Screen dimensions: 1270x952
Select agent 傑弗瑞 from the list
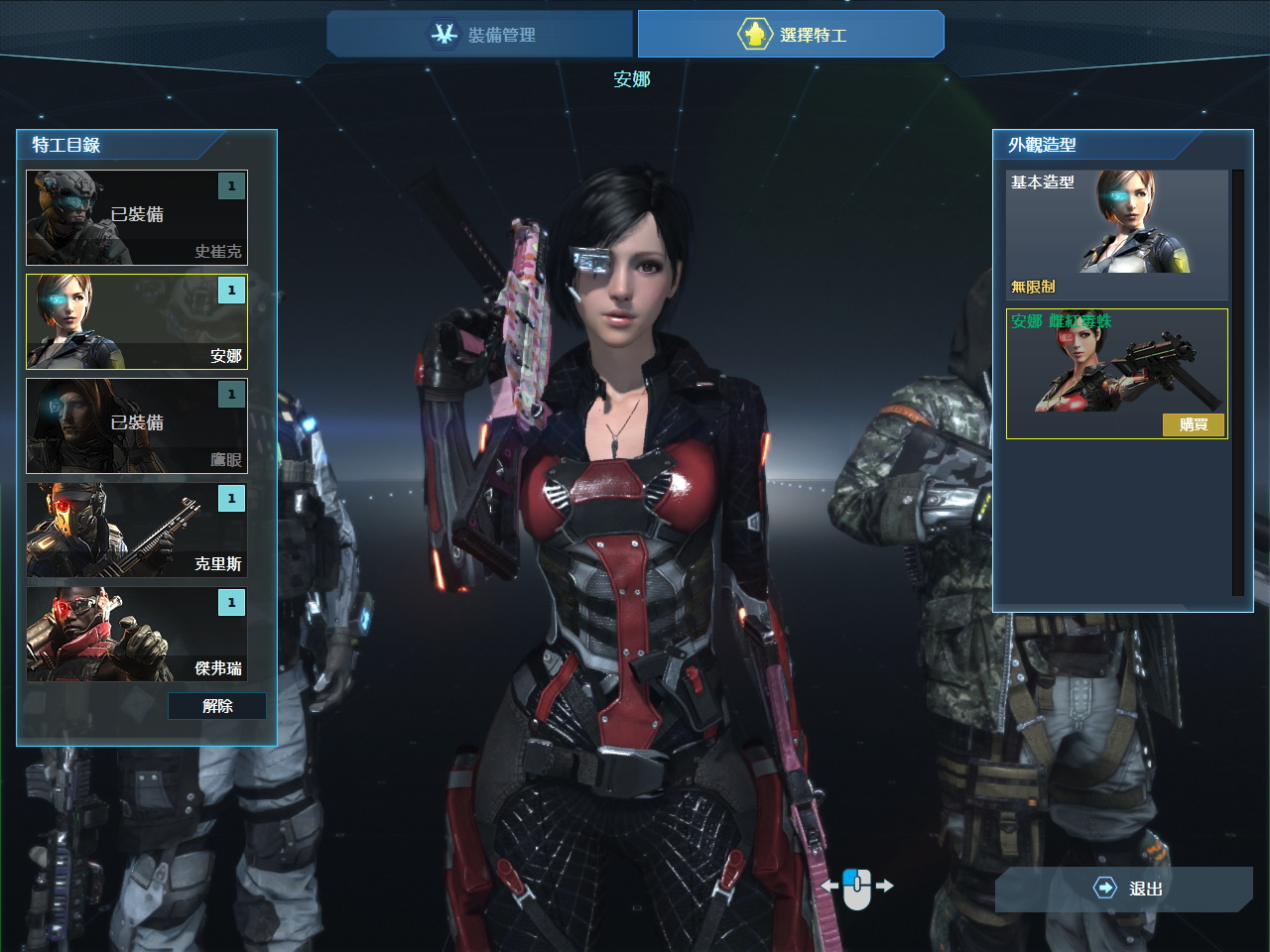click(x=137, y=634)
